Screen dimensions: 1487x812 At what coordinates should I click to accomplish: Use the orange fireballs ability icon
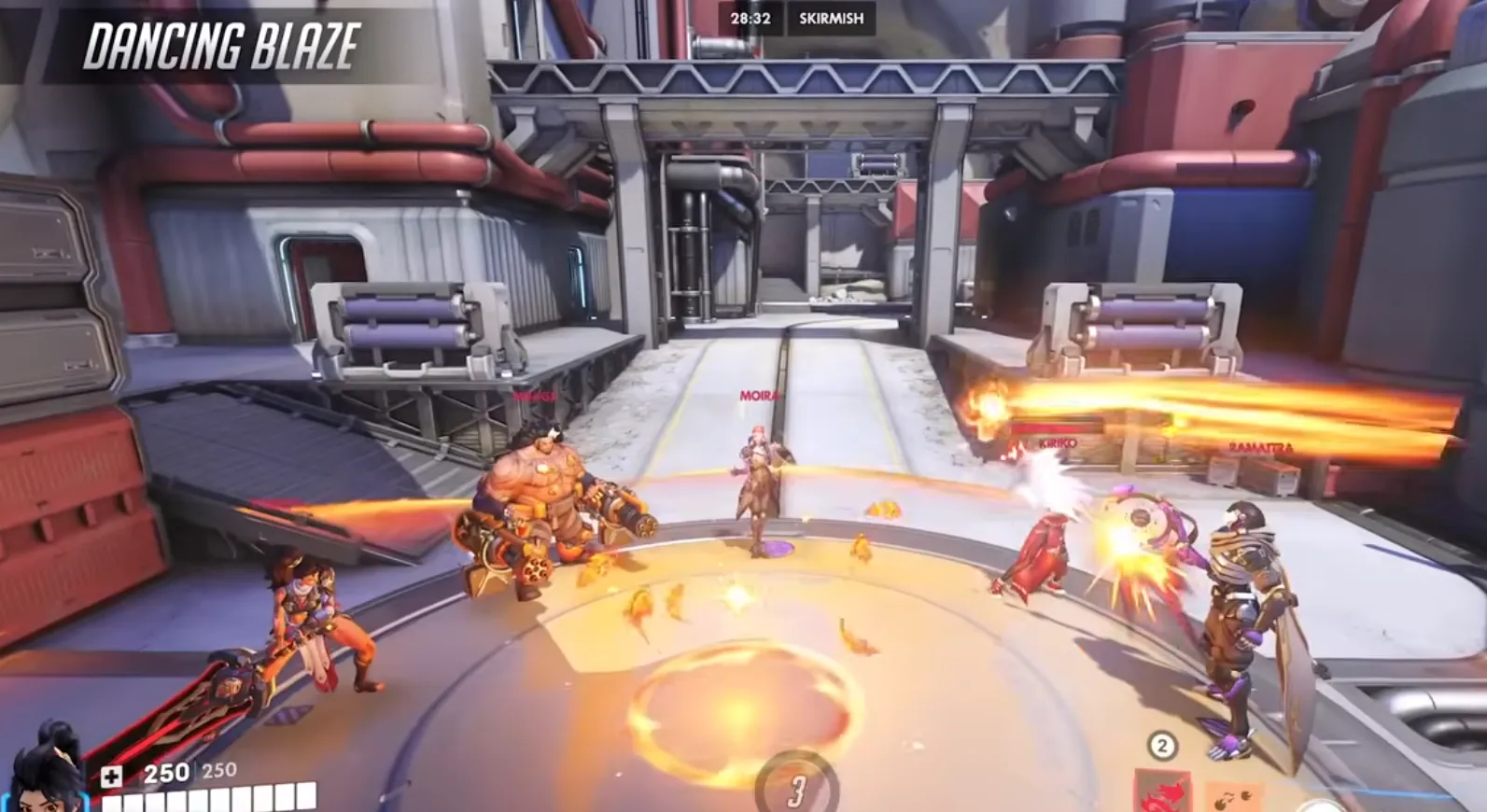(x=1234, y=796)
